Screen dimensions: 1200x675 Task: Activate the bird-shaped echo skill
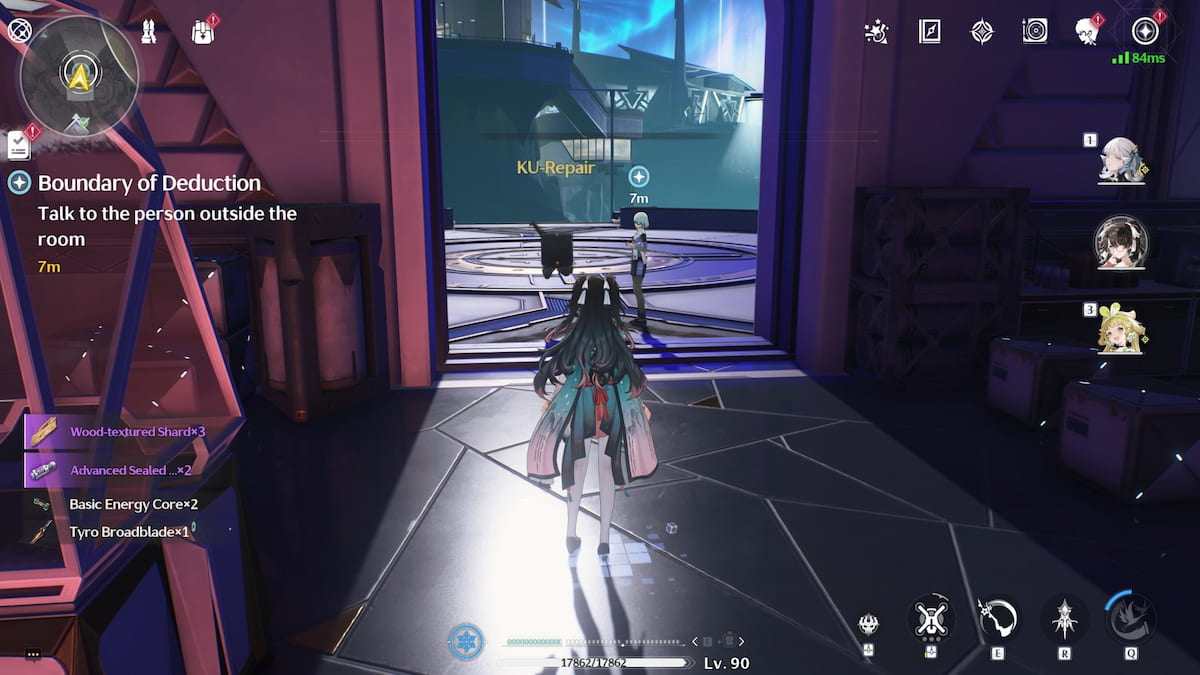click(1131, 618)
